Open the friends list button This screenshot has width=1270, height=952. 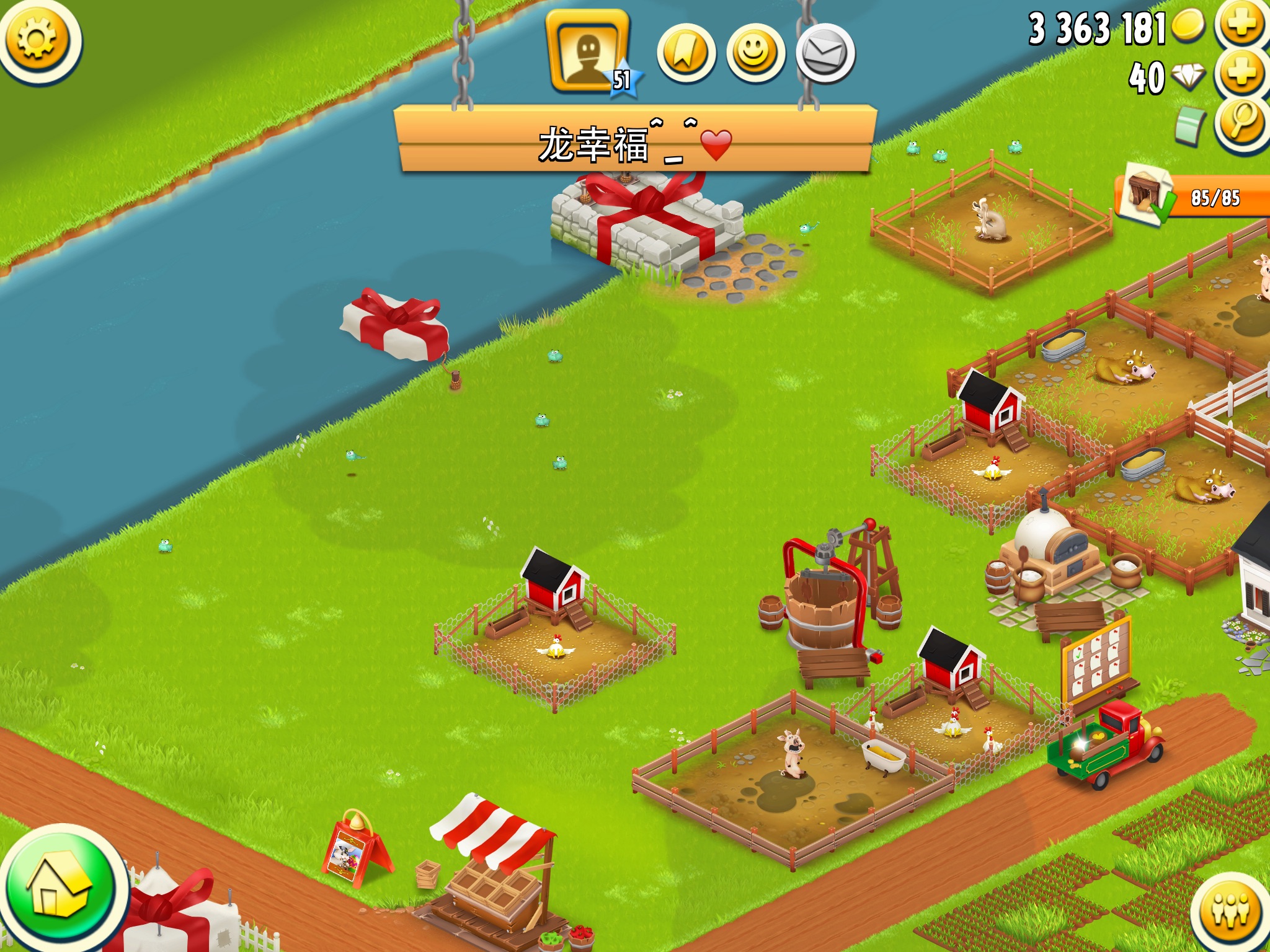1230,911
